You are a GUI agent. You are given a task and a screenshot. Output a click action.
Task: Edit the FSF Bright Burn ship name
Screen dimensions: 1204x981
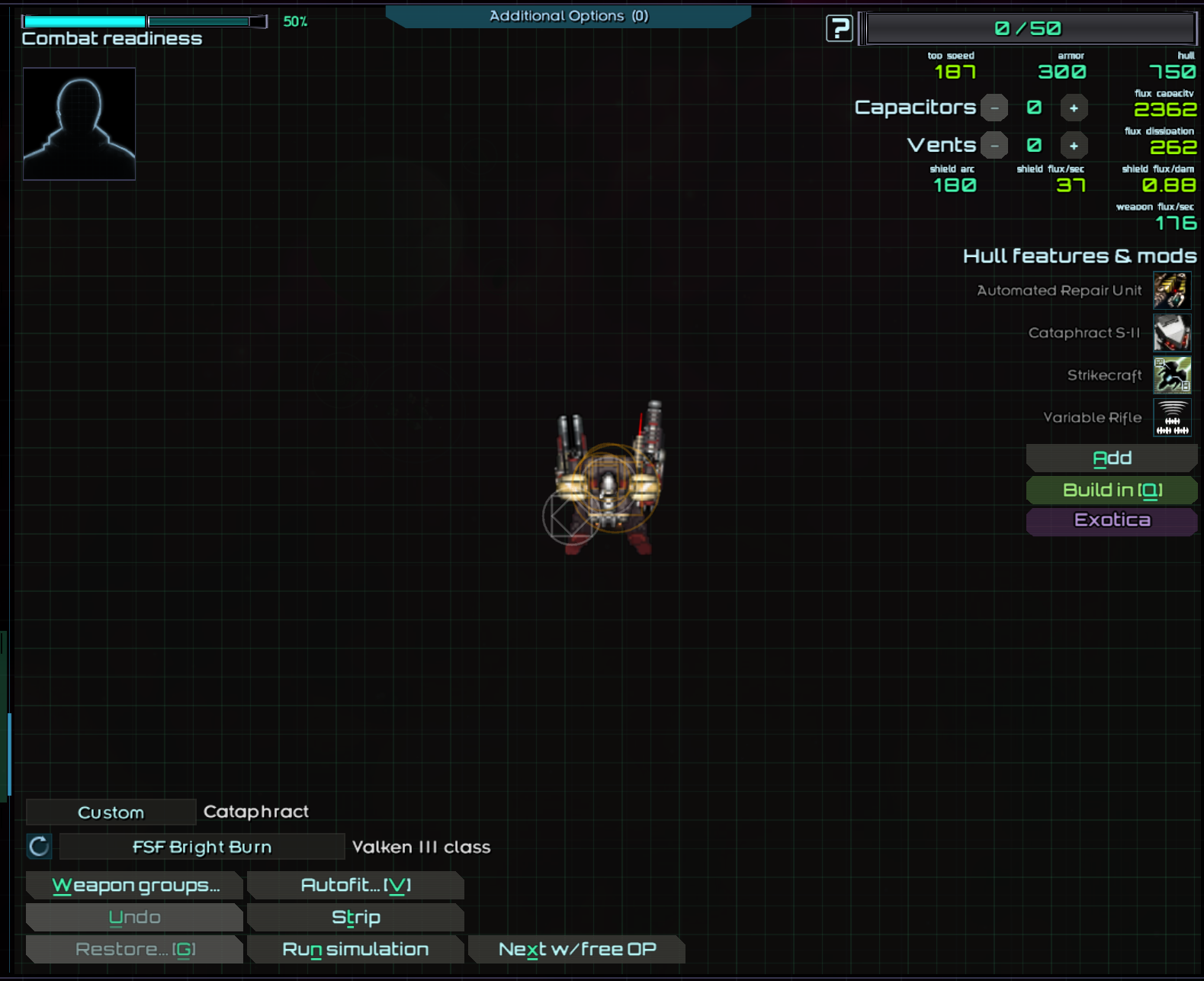tap(202, 847)
